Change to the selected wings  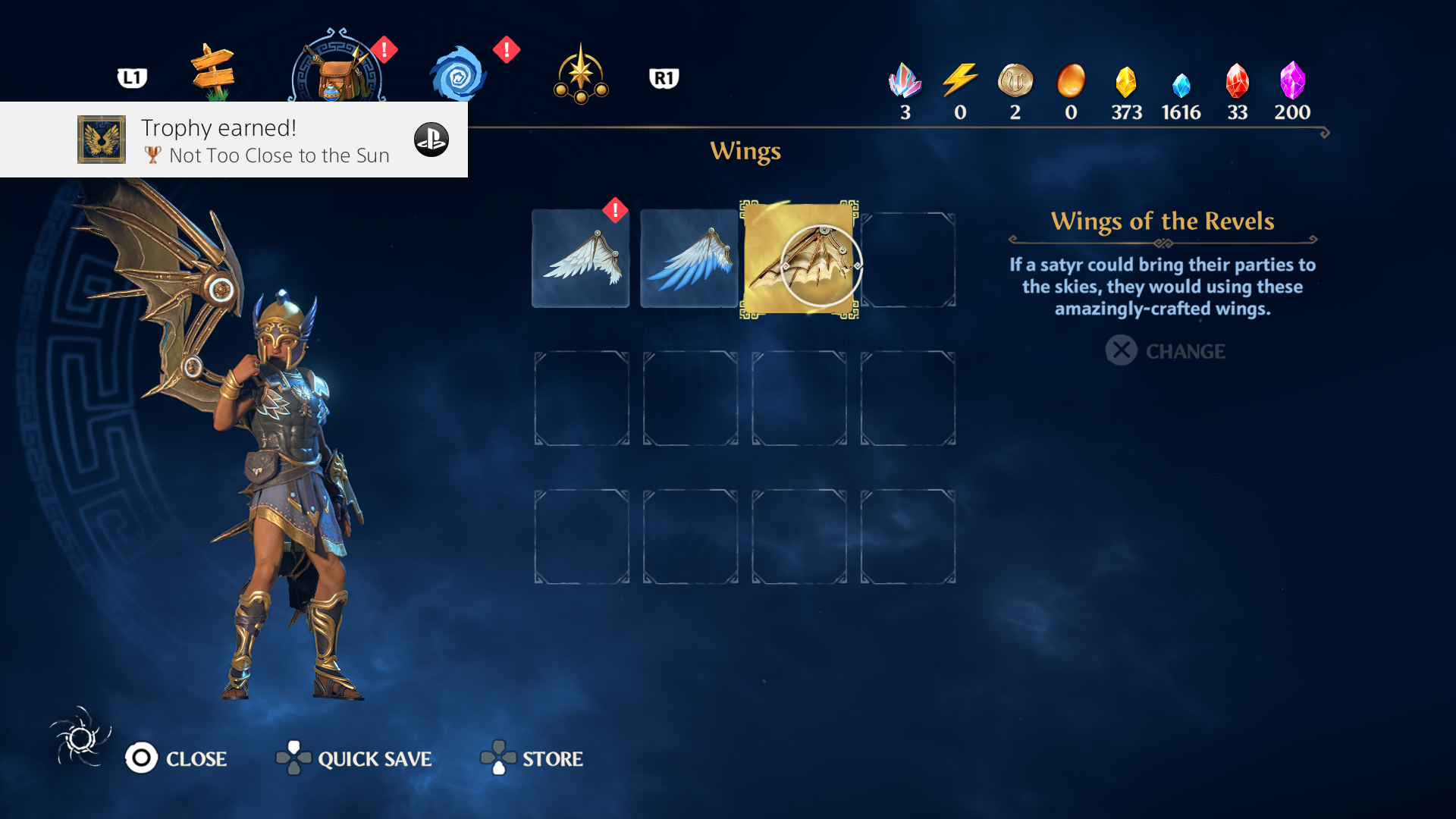[x=1166, y=351]
